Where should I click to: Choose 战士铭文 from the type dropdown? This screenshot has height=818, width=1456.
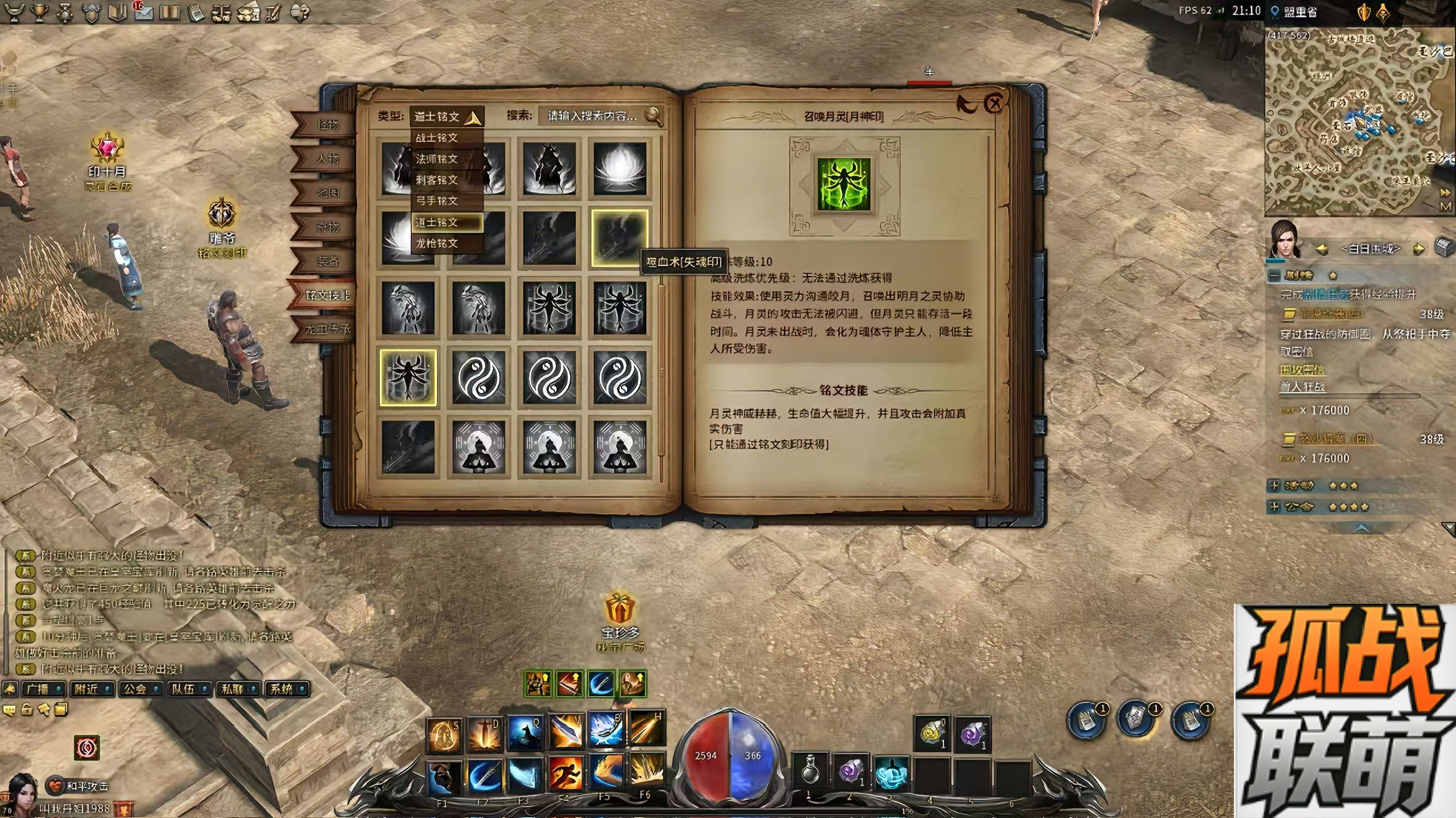coord(437,138)
